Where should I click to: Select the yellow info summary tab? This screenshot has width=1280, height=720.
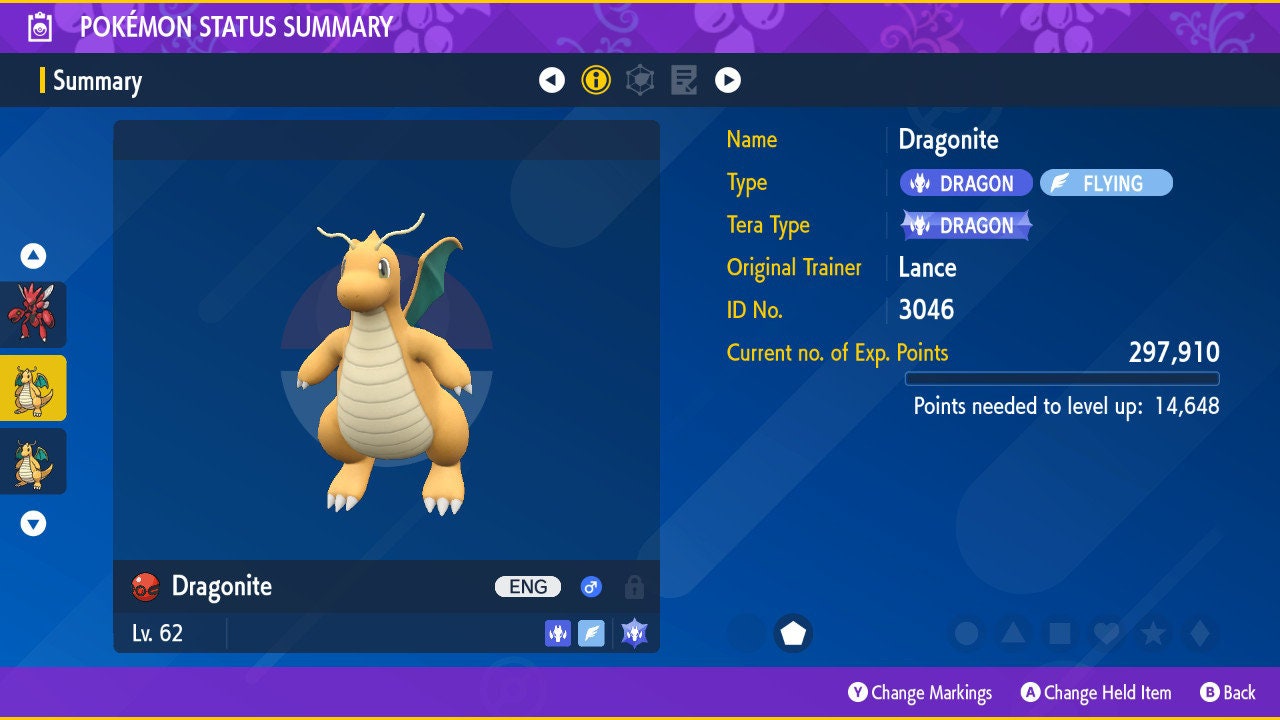pyautogui.click(x=596, y=80)
